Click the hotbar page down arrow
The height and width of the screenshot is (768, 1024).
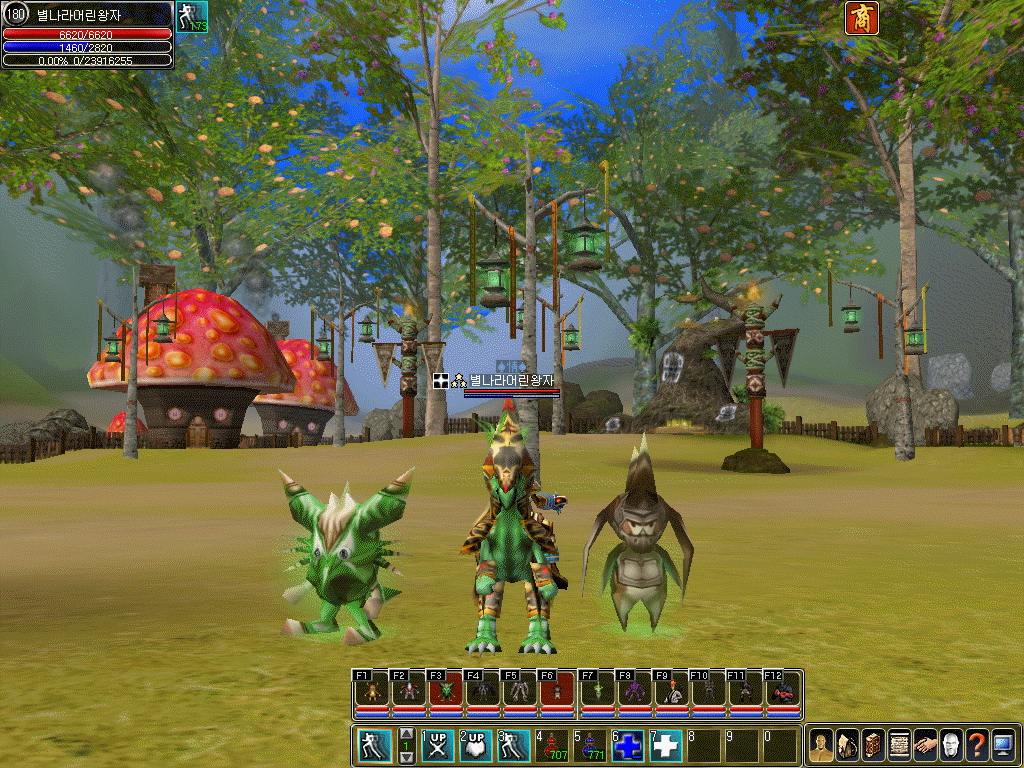[406, 757]
